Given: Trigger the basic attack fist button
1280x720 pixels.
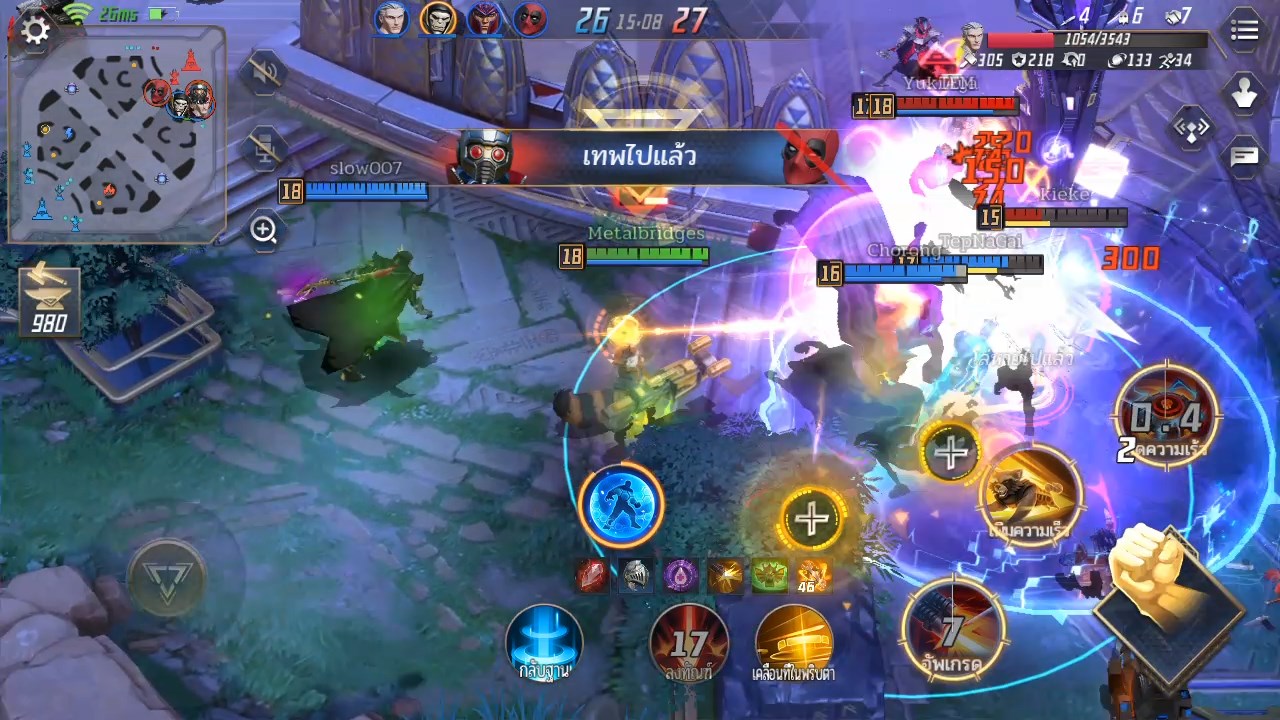Looking at the screenshot, I should click(1161, 590).
